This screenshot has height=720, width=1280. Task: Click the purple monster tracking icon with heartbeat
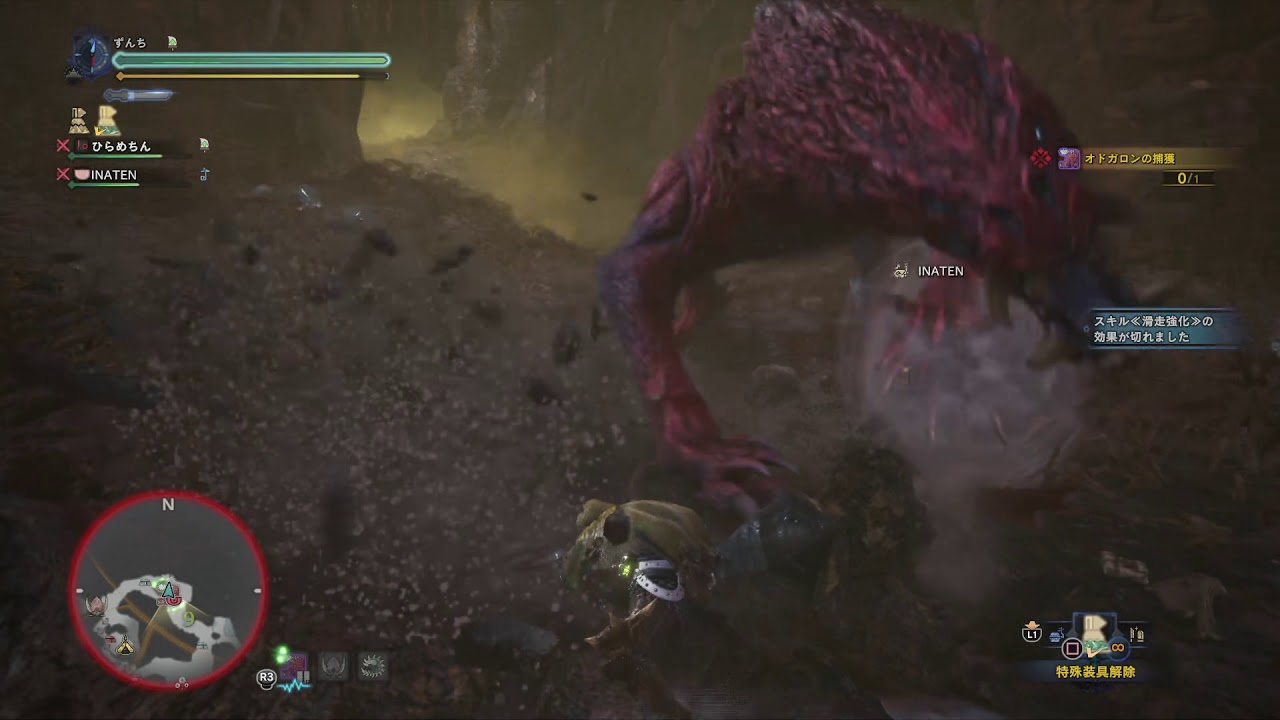295,669
